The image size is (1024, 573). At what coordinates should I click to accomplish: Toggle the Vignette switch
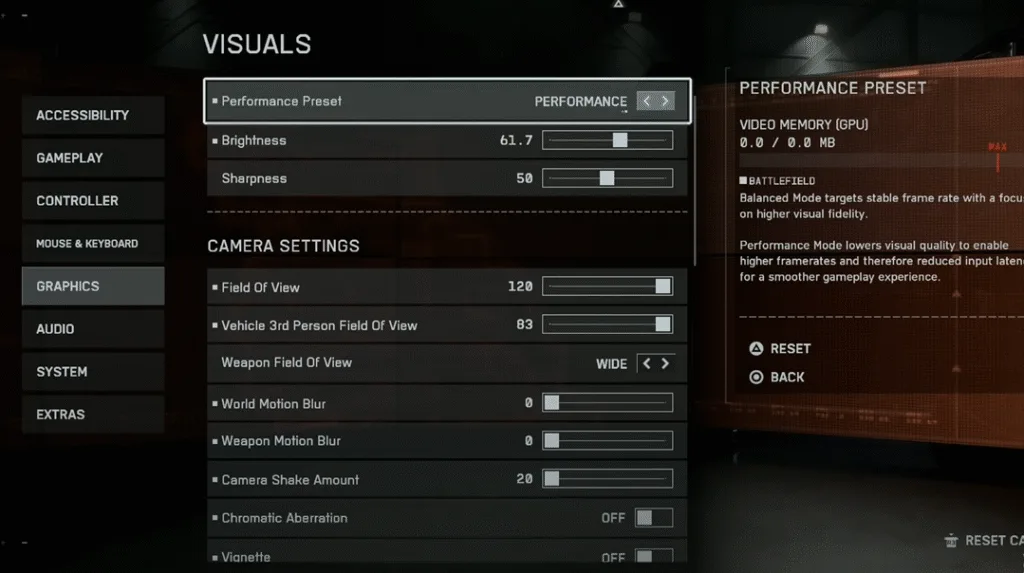coord(654,557)
